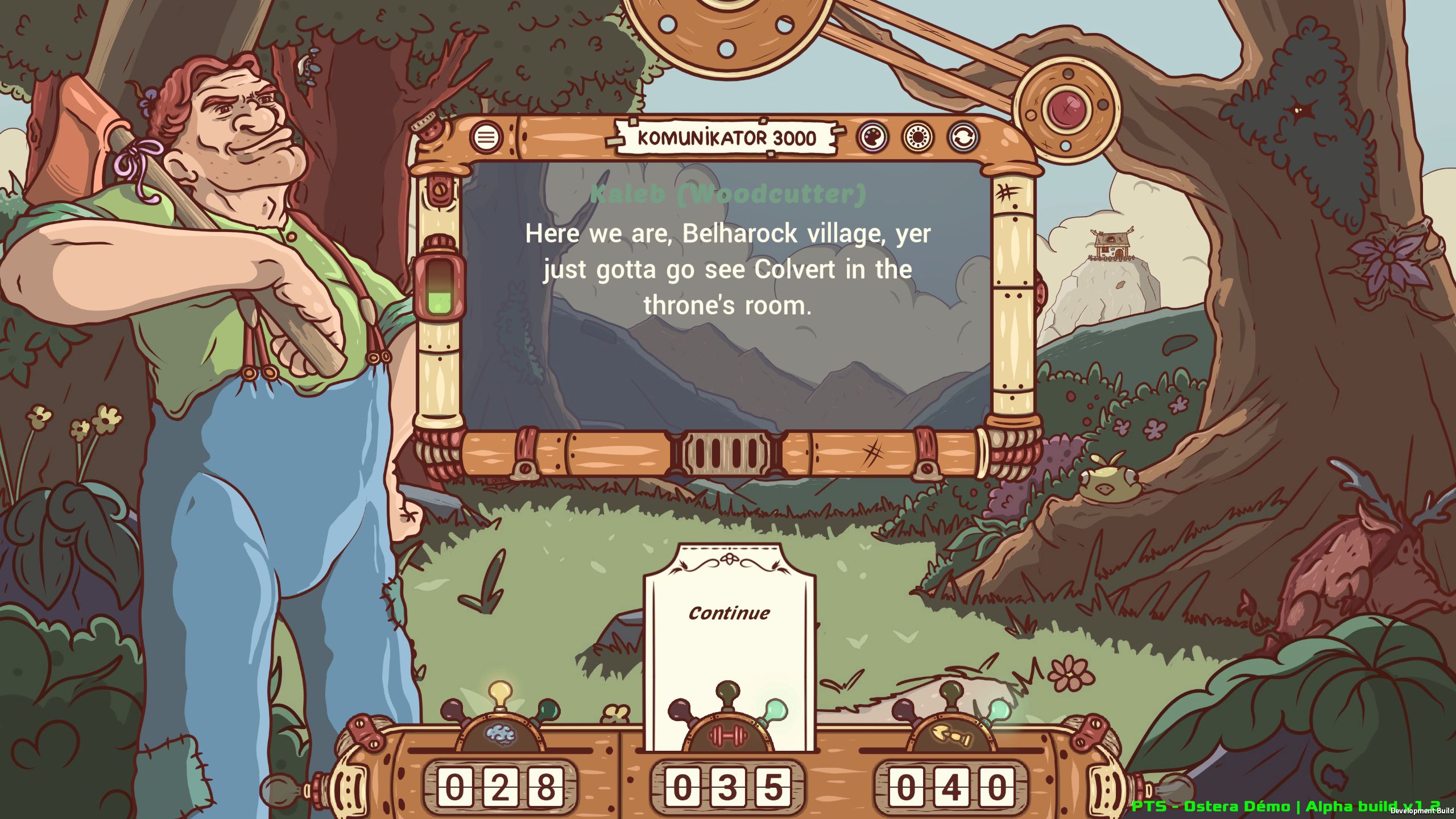Click the brightness dial icon near the palette

(x=917, y=138)
